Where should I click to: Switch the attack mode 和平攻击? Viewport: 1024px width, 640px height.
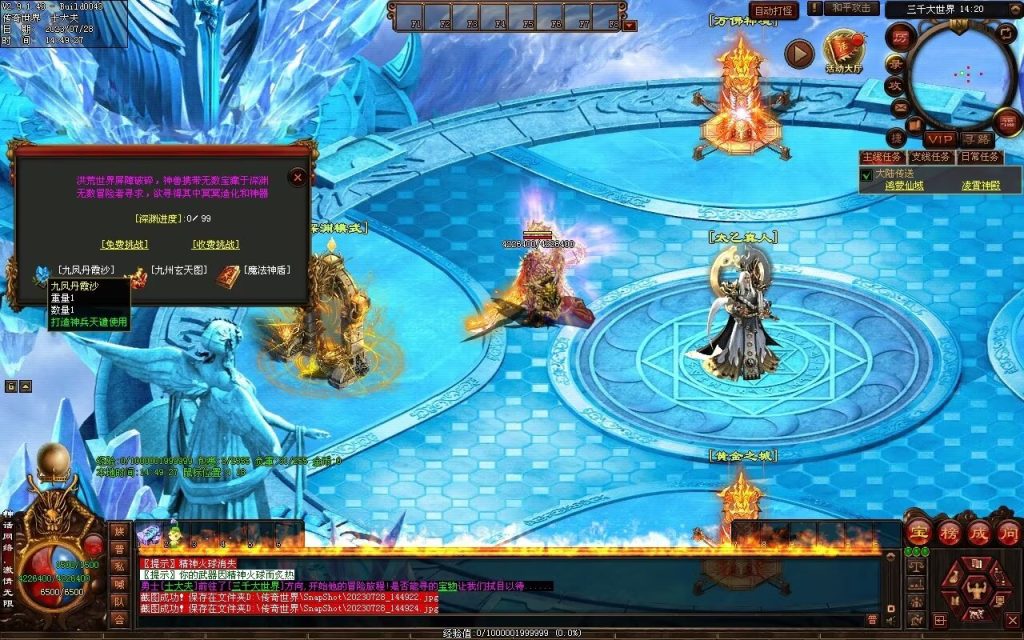pyautogui.click(x=854, y=9)
